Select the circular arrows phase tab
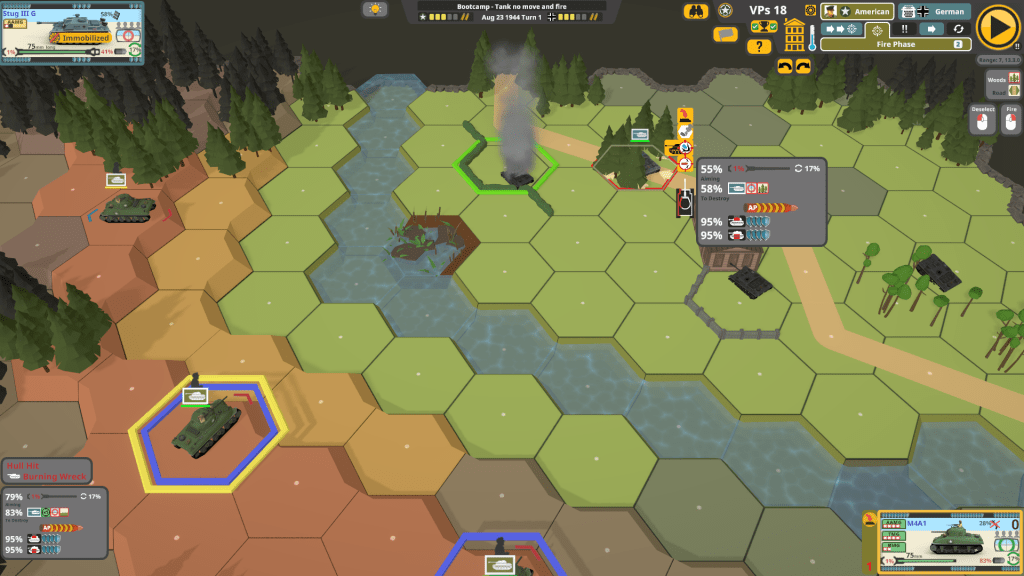The image size is (1024, 576). point(958,29)
